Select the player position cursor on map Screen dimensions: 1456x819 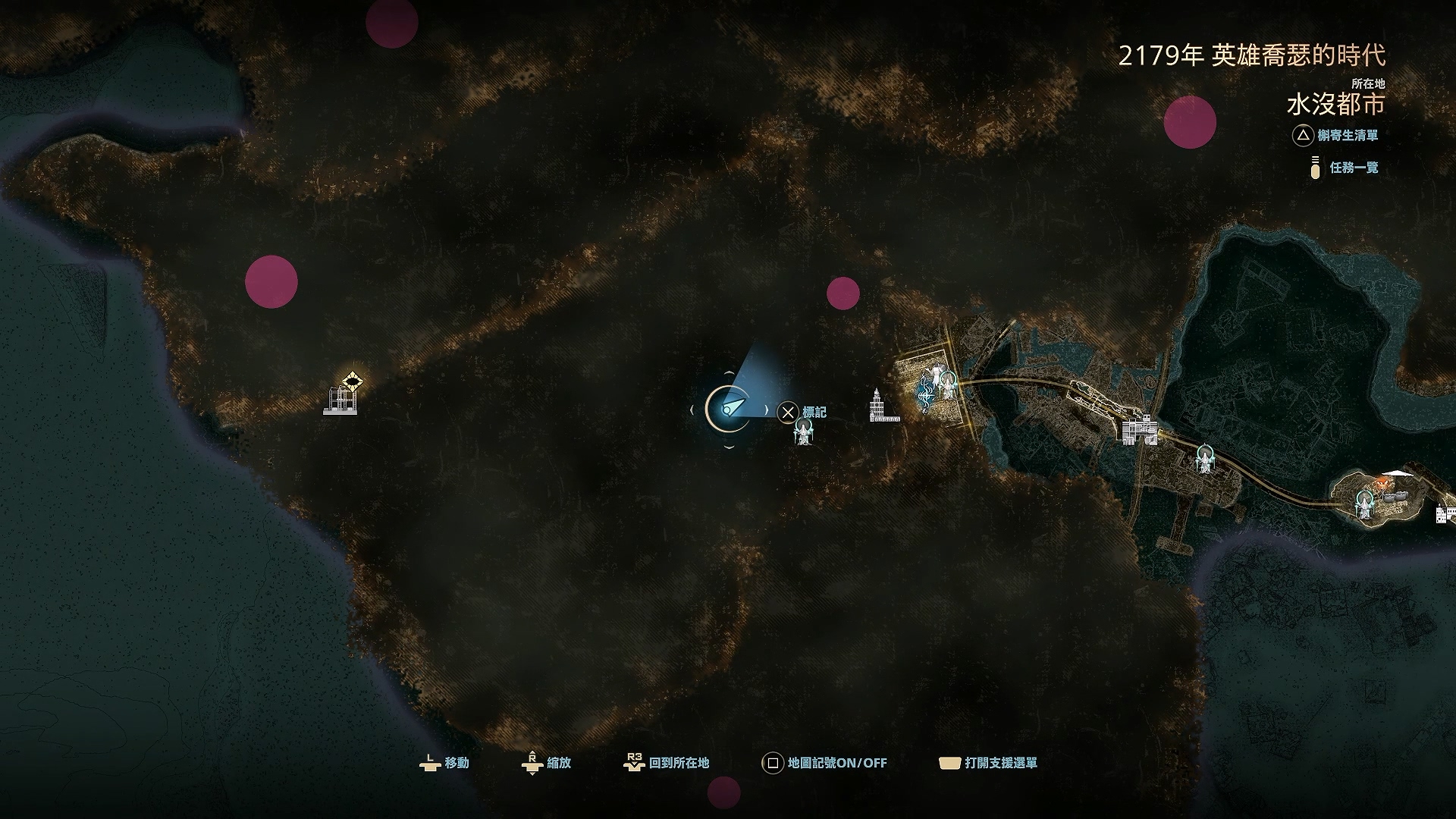727,409
